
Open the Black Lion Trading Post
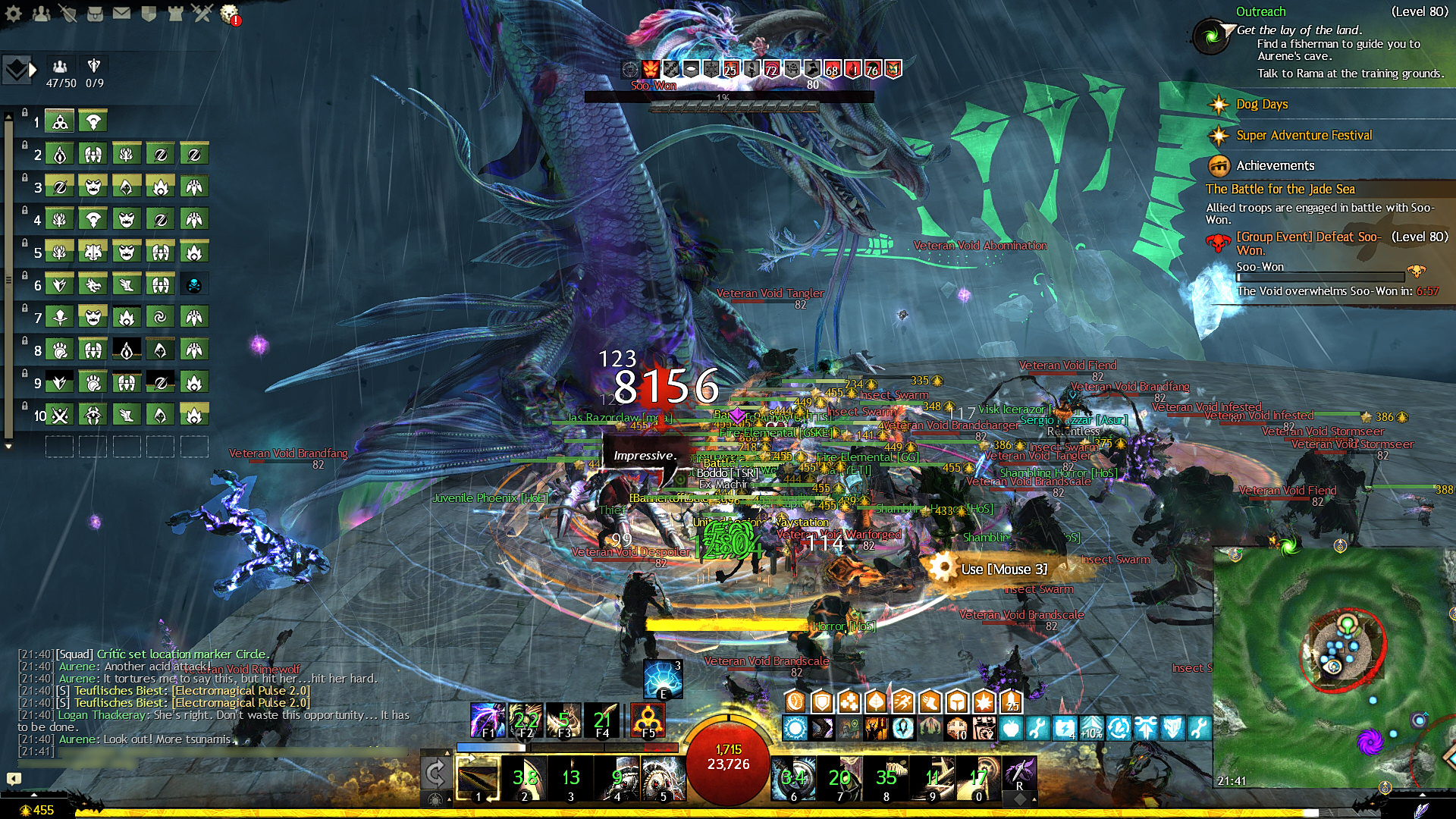[229, 13]
